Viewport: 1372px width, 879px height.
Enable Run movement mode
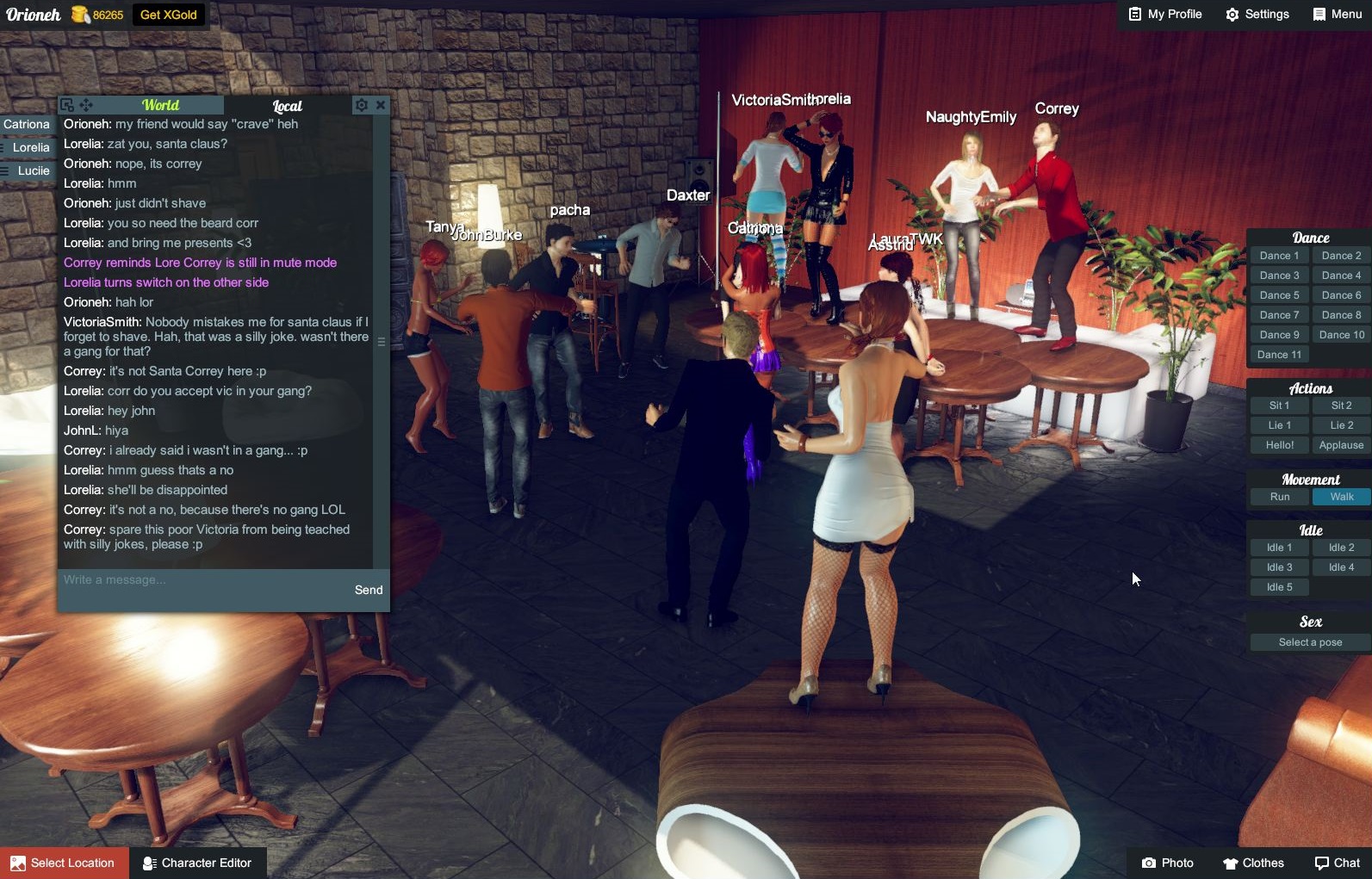(x=1278, y=497)
